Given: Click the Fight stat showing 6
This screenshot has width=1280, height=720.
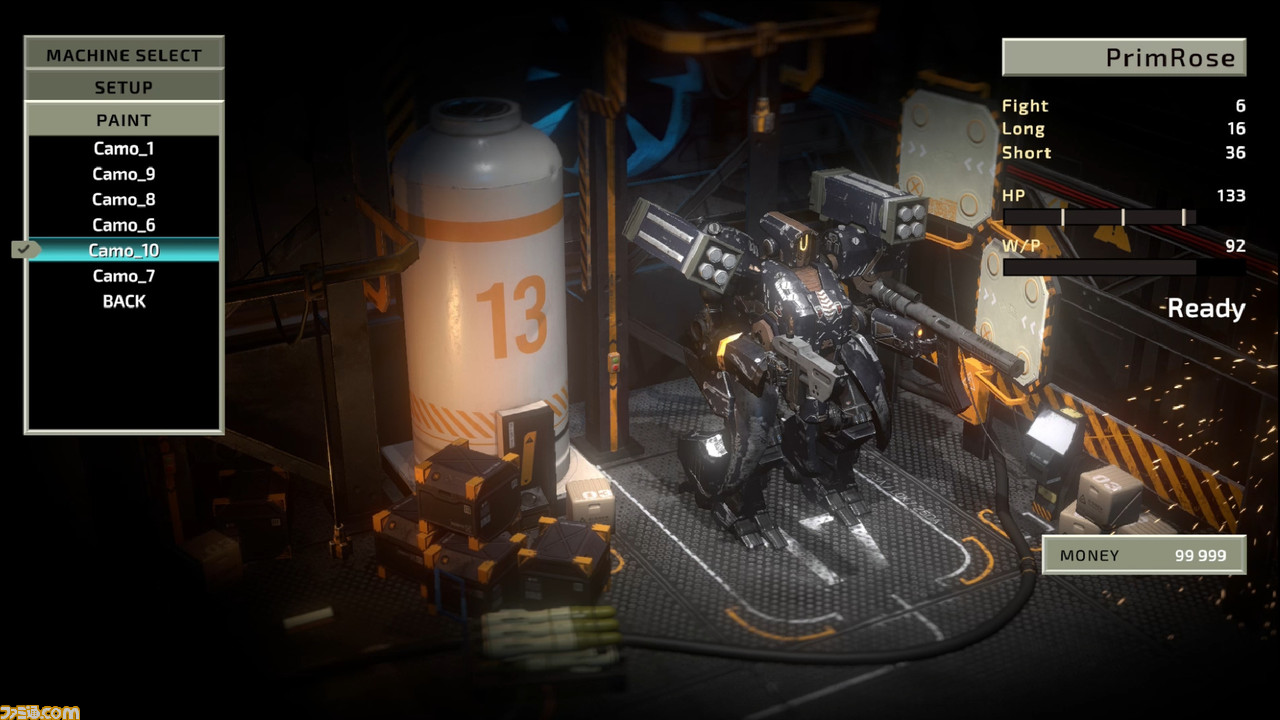Looking at the screenshot, I should point(1120,105).
